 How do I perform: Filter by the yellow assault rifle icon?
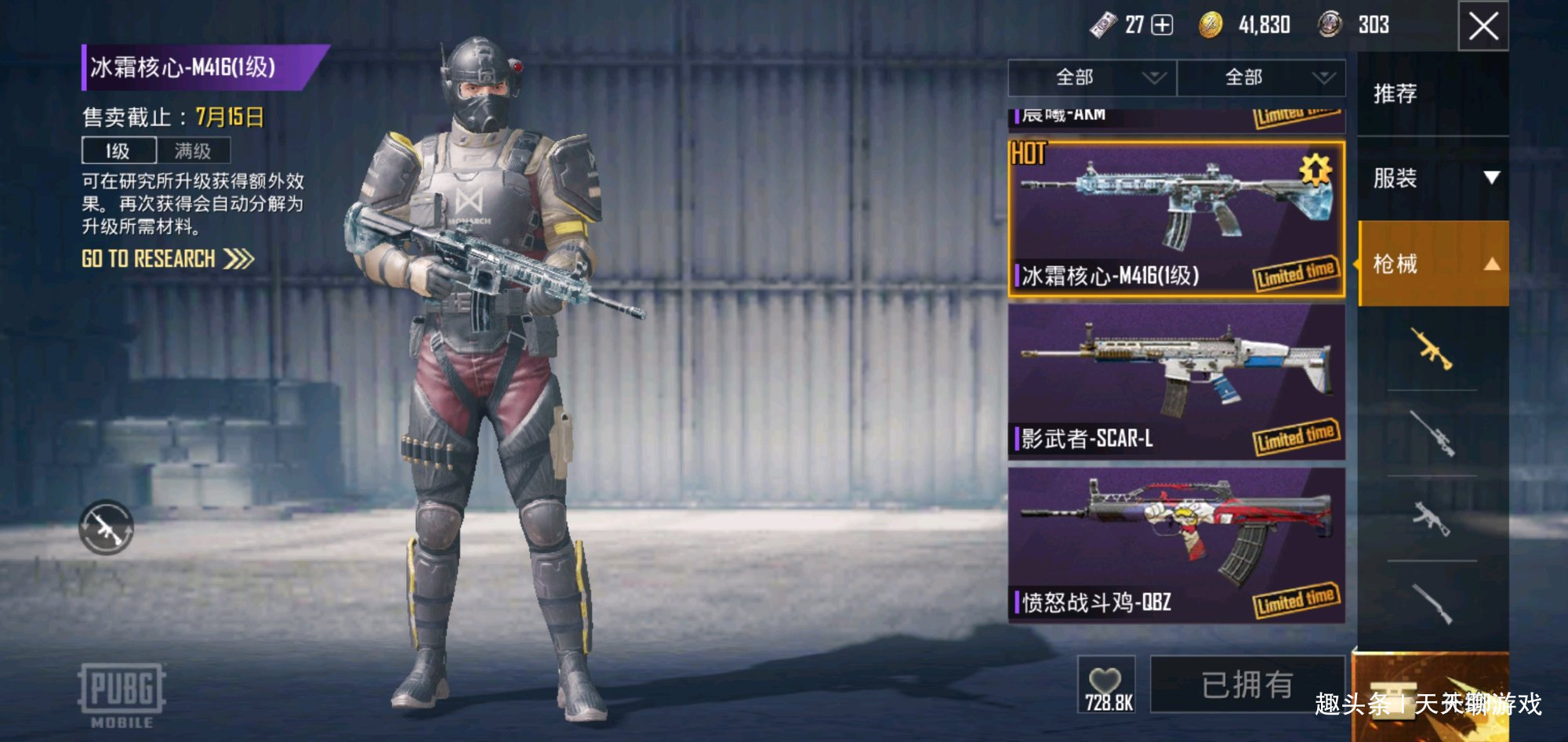[x=1432, y=348]
